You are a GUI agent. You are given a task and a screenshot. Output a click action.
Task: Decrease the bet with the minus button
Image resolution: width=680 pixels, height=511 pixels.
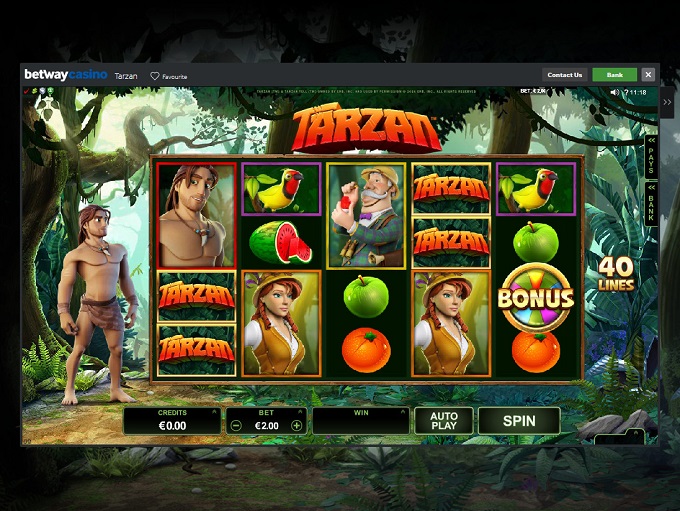coord(236,425)
